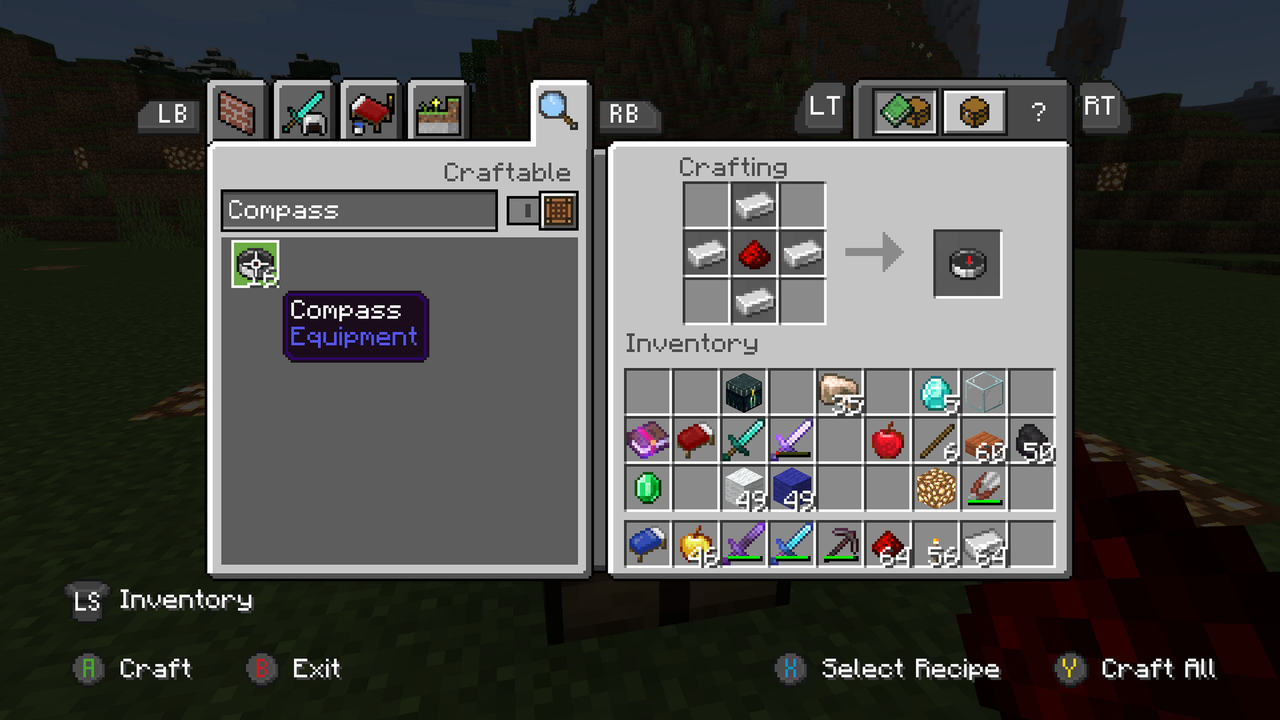Screen dimensions: 1280x720
Task: Click the crafting table icon near the question mark
Action: tap(973, 111)
